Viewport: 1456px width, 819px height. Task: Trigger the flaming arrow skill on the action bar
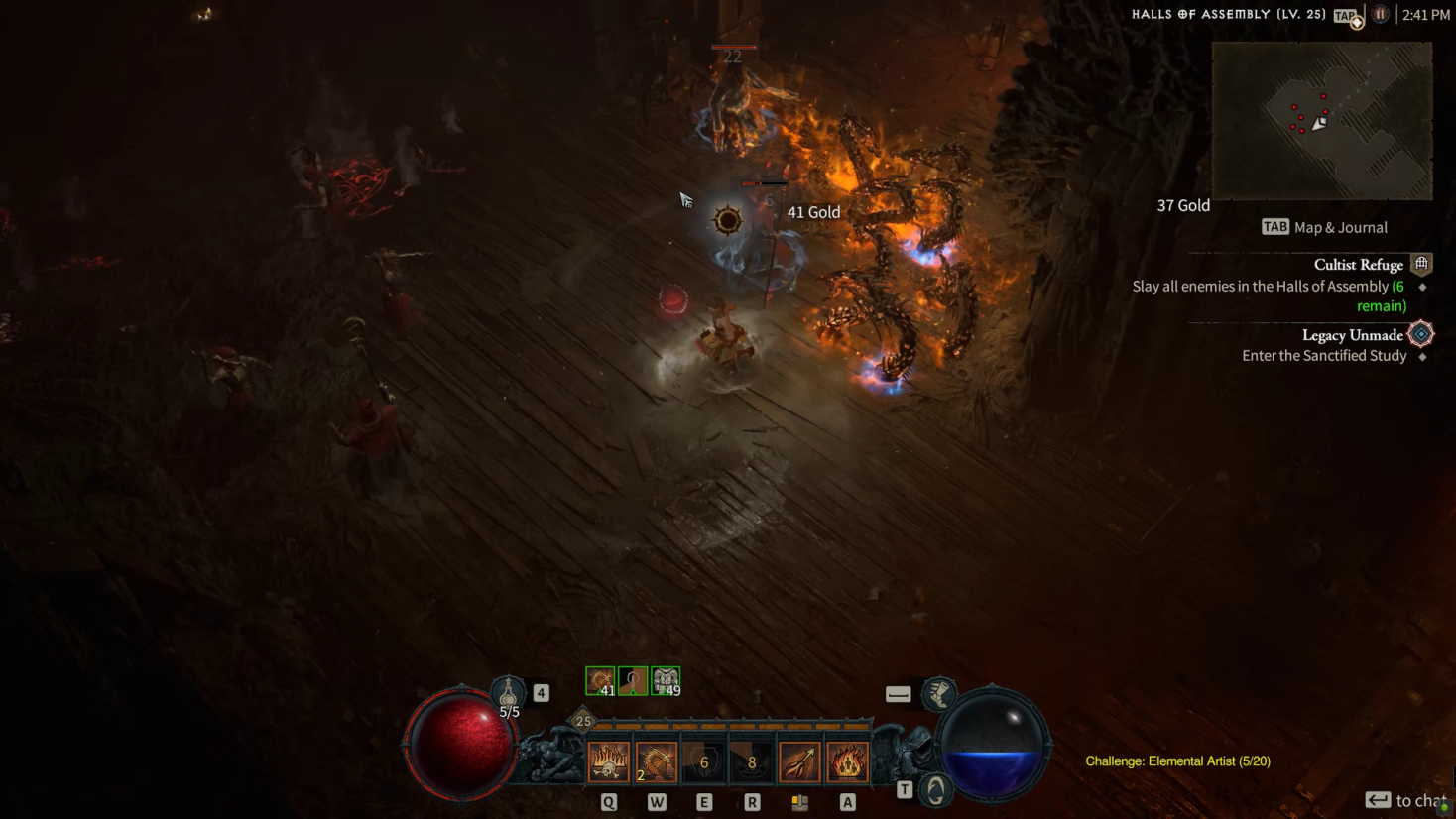(799, 760)
